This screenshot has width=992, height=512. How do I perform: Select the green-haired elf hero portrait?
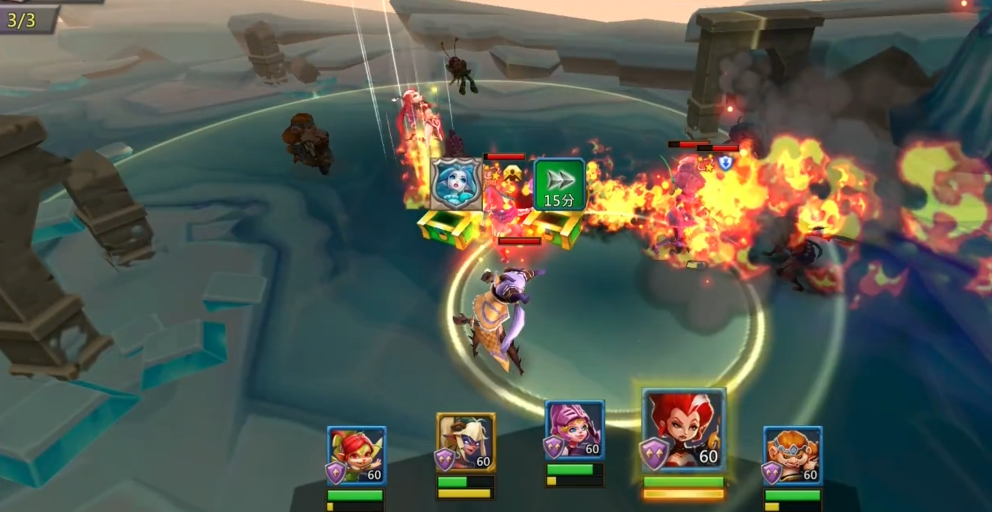(x=357, y=455)
